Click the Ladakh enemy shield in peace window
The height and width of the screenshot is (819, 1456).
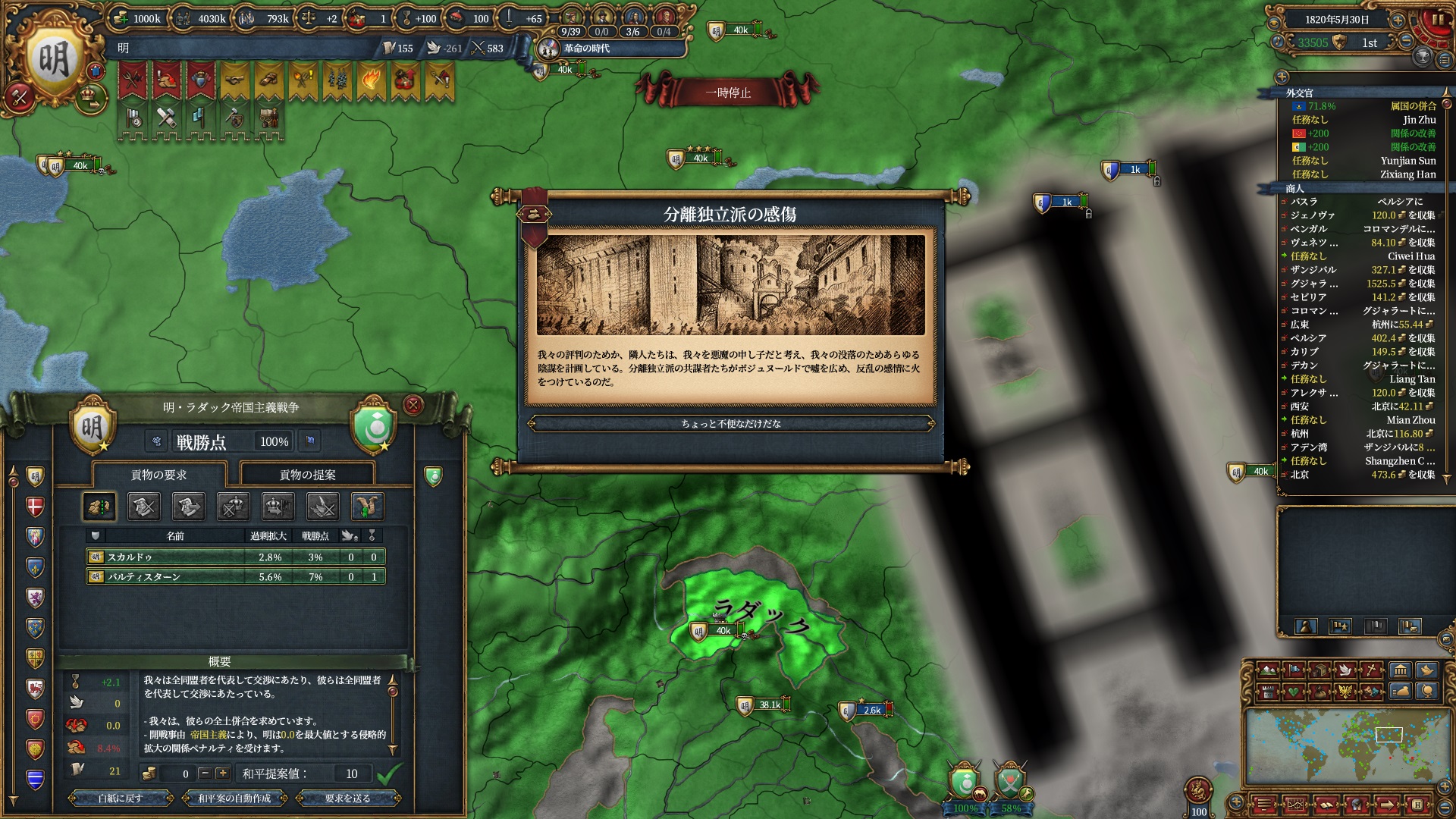tap(374, 427)
